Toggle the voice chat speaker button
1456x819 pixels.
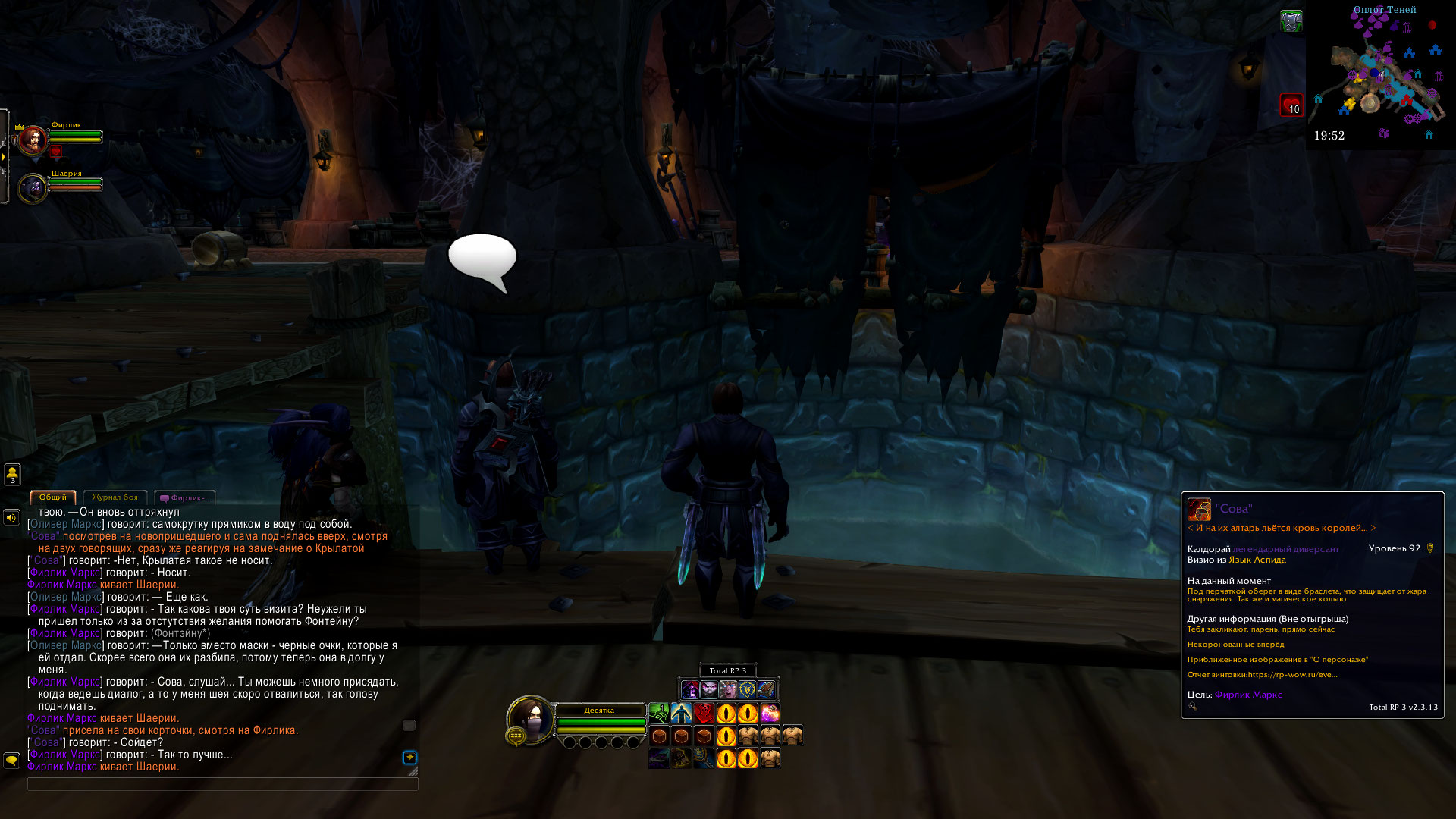pos(11,517)
